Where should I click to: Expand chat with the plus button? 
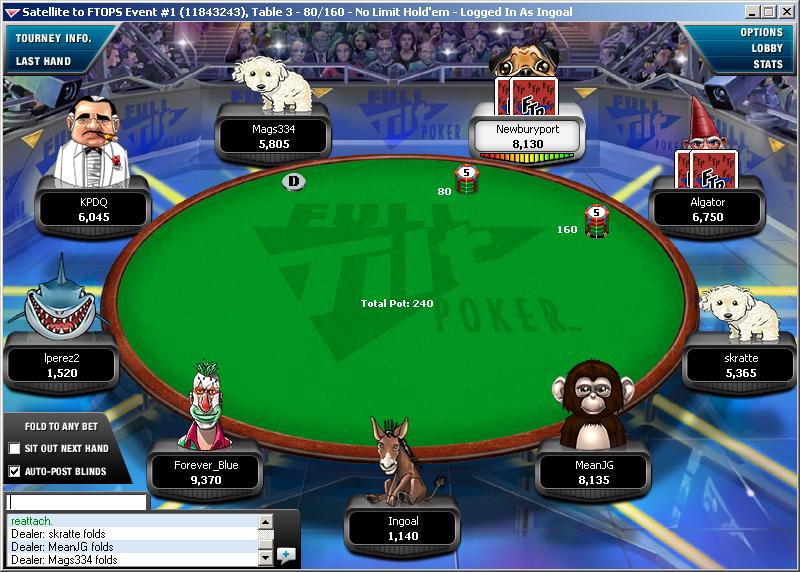(x=286, y=553)
